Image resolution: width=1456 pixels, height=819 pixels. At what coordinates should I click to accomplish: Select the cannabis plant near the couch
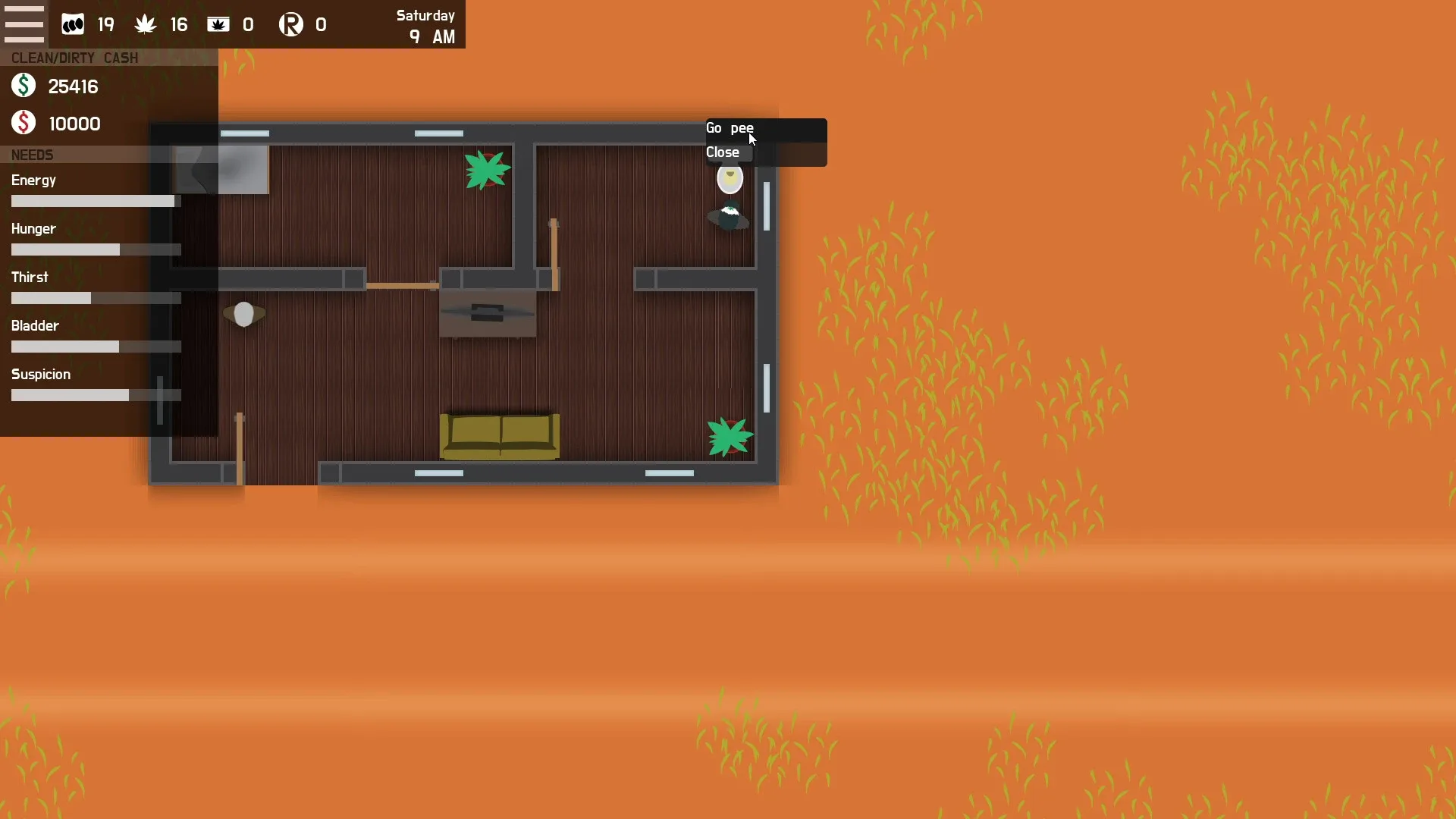click(729, 437)
